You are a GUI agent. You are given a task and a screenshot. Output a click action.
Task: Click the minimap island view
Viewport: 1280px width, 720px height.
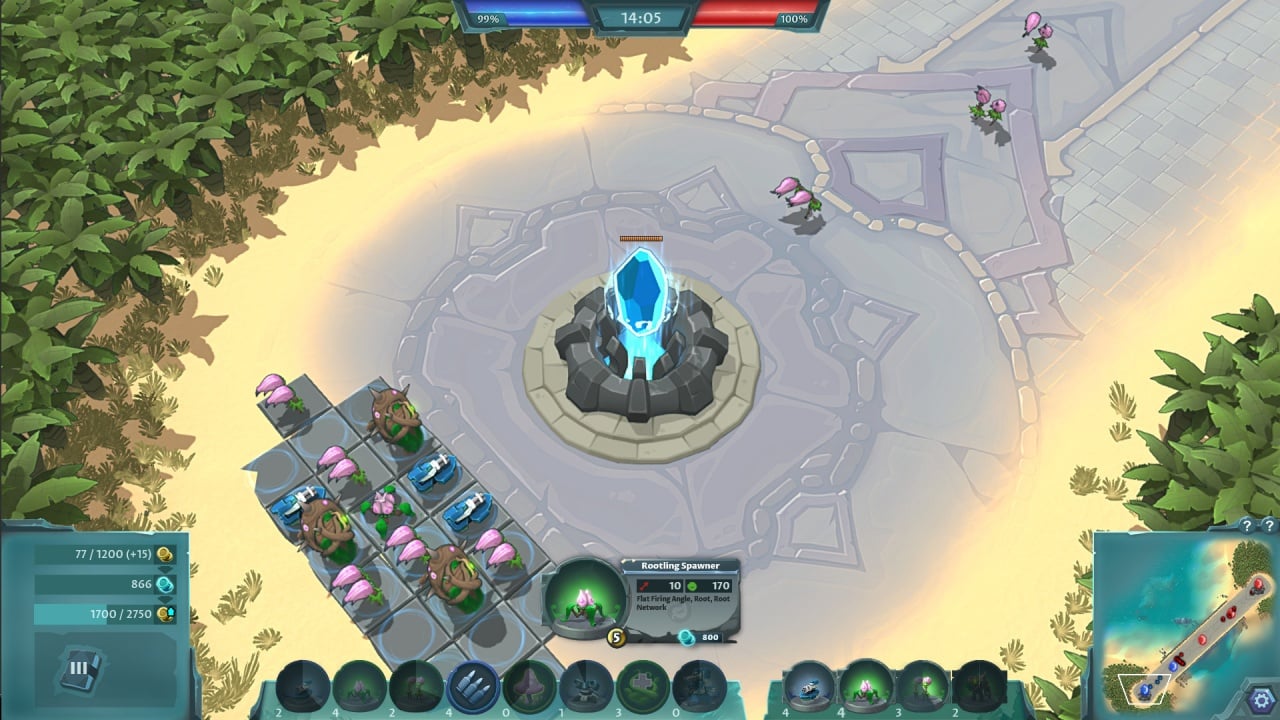click(1180, 620)
